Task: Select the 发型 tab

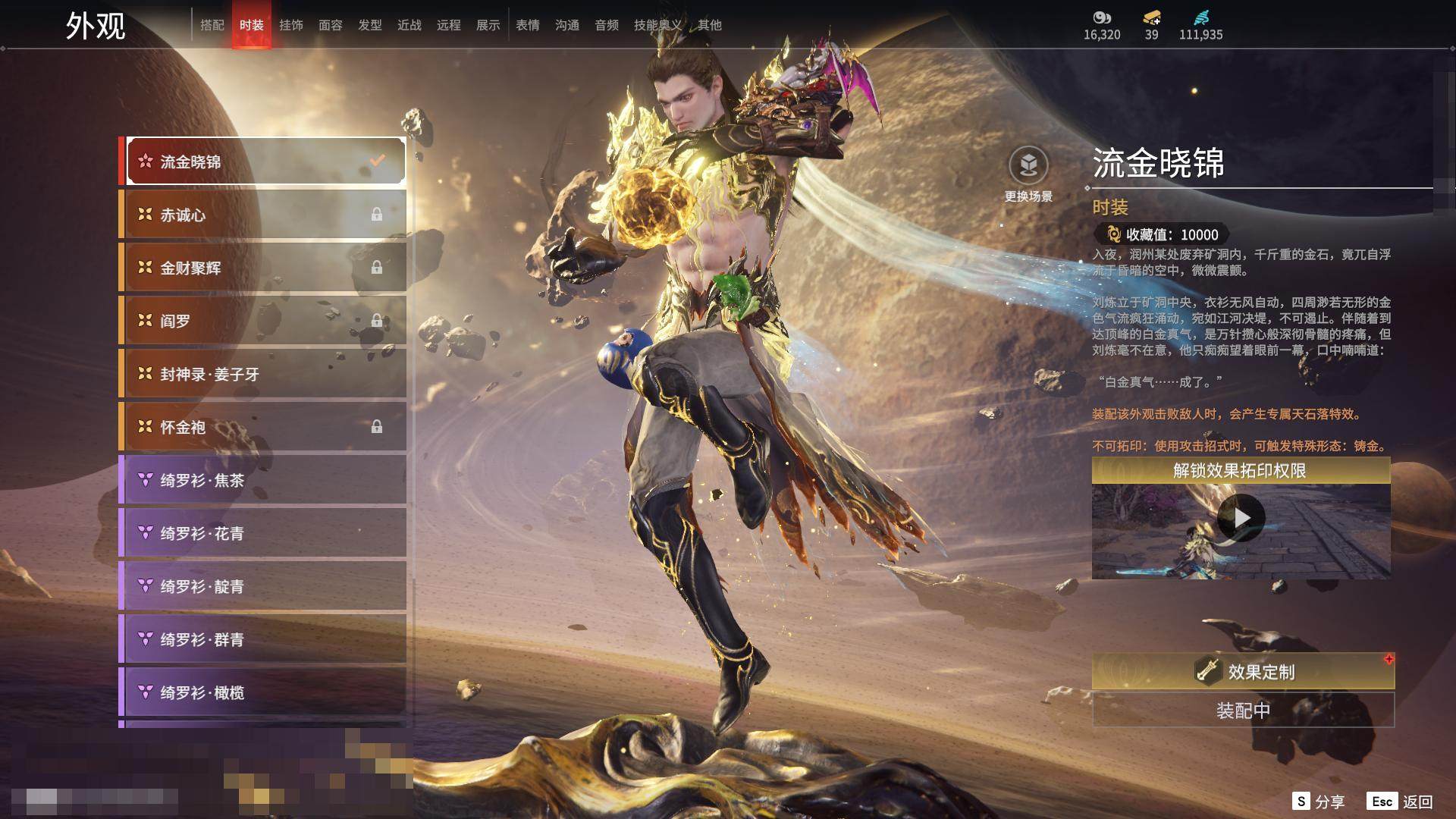Action: pyautogui.click(x=370, y=25)
